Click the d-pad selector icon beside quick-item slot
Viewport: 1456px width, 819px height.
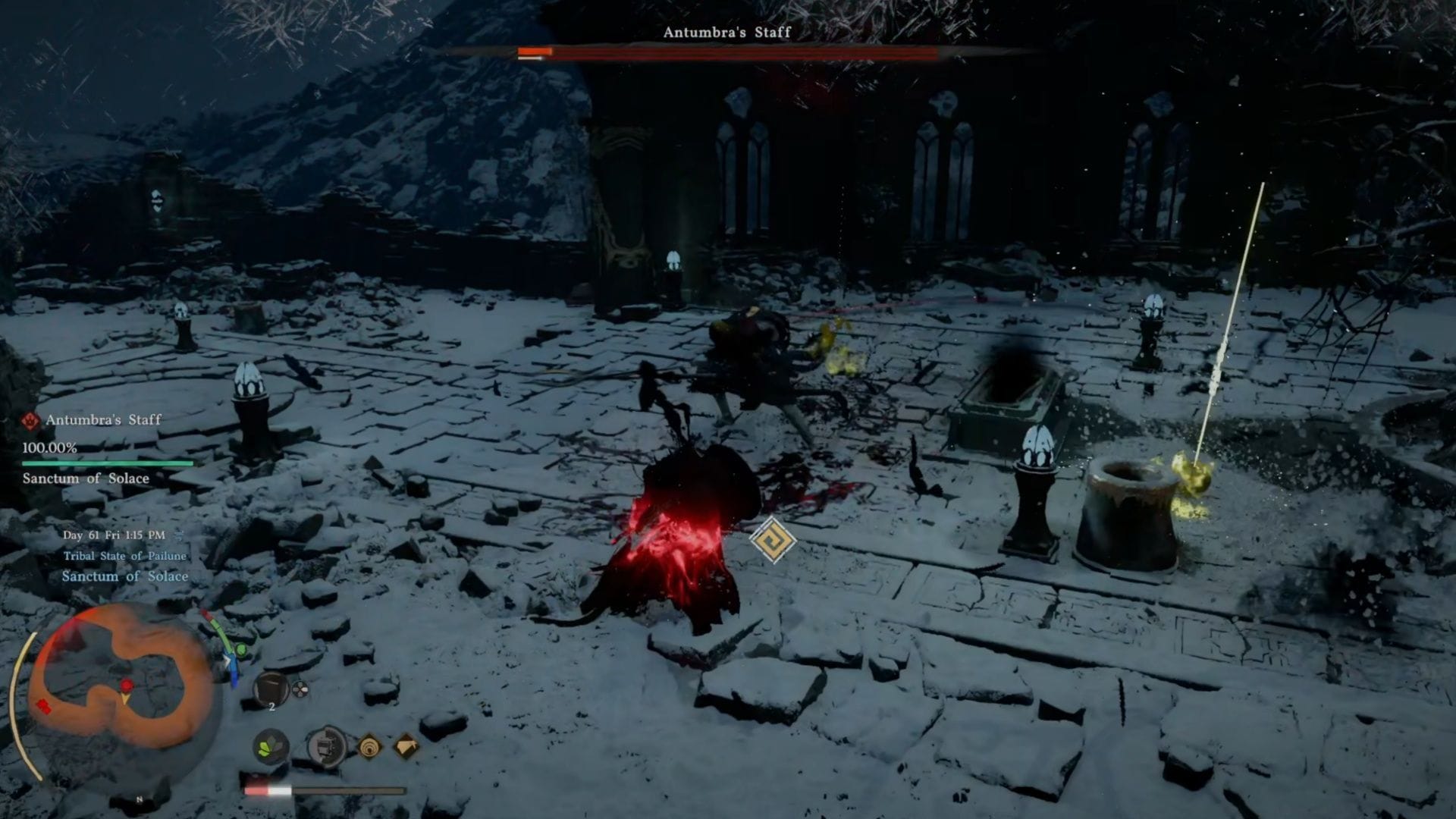[x=300, y=689]
